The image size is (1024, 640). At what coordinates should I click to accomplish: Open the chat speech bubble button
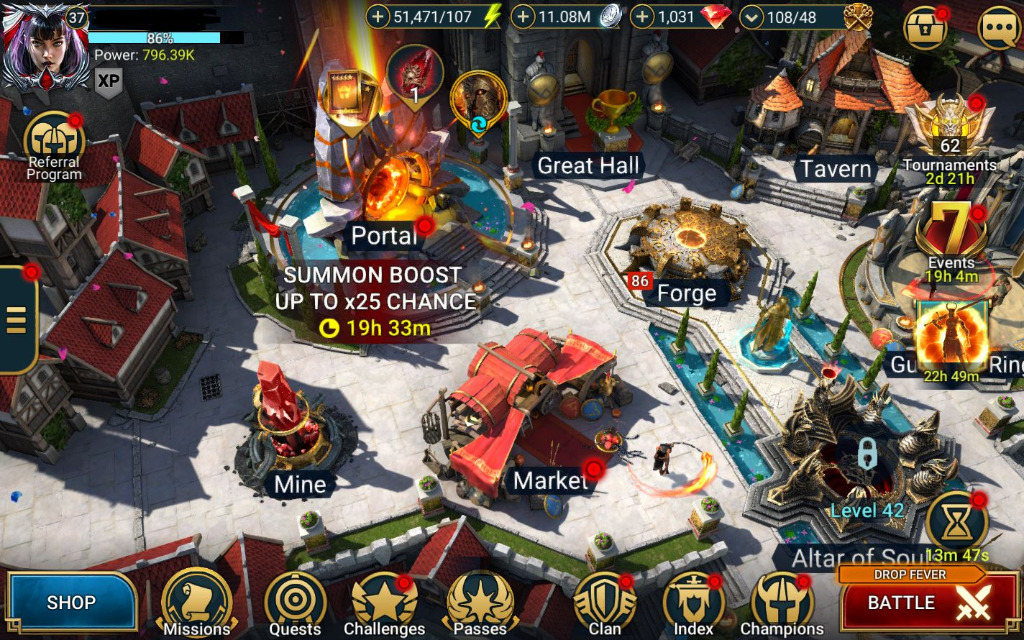pyautogui.click(x=997, y=27)
